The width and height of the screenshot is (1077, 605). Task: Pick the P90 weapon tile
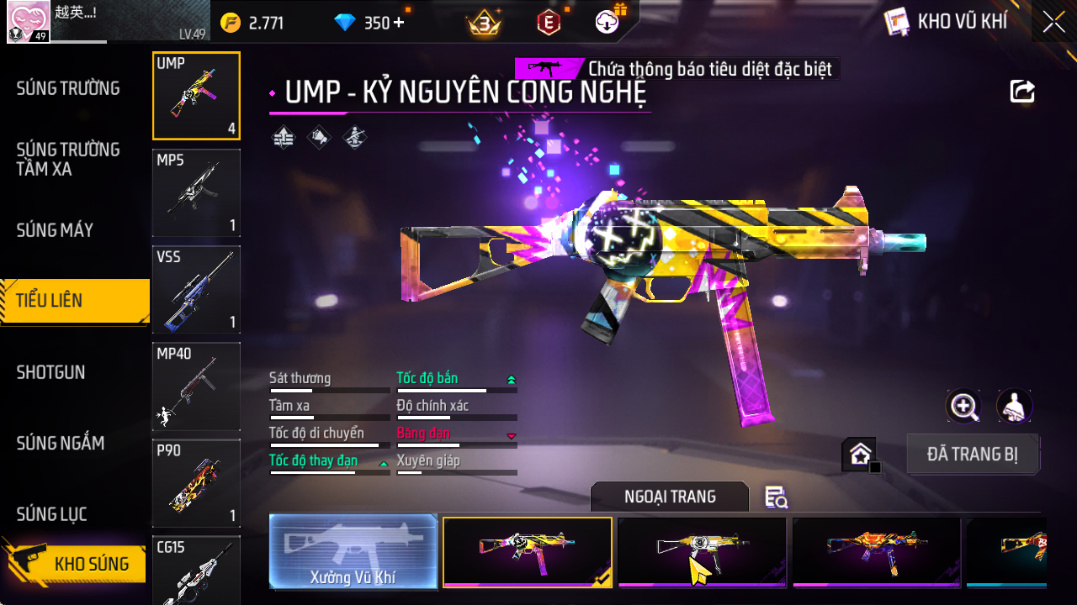click(196, 484)
